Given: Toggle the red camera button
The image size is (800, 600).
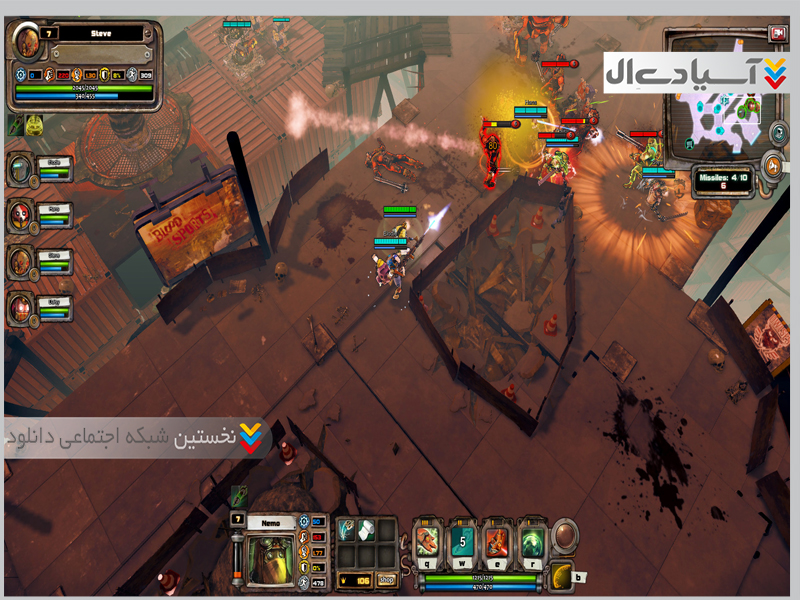Looking at the screenshot, I should (x=777, y=33).
